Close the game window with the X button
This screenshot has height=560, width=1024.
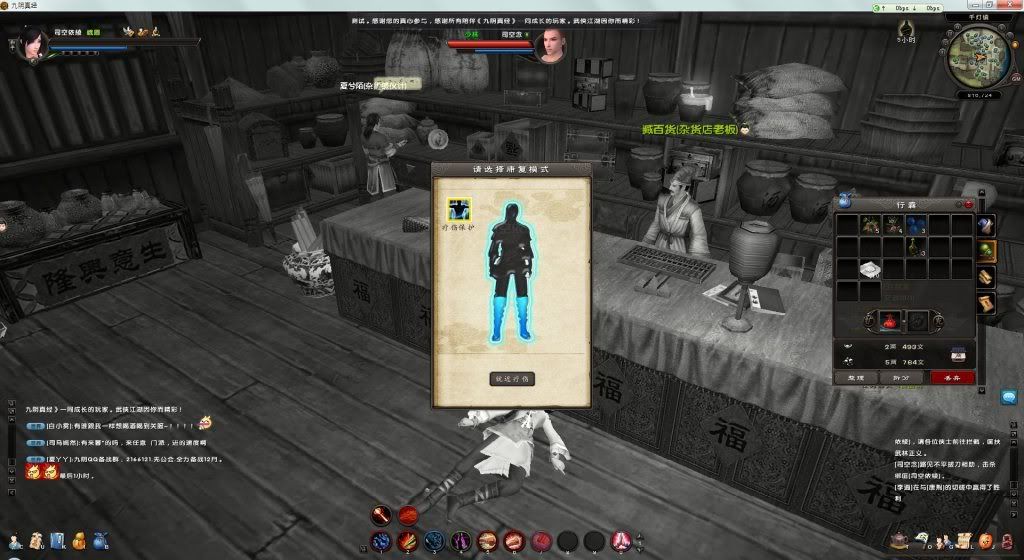[x=1011, y=7]
